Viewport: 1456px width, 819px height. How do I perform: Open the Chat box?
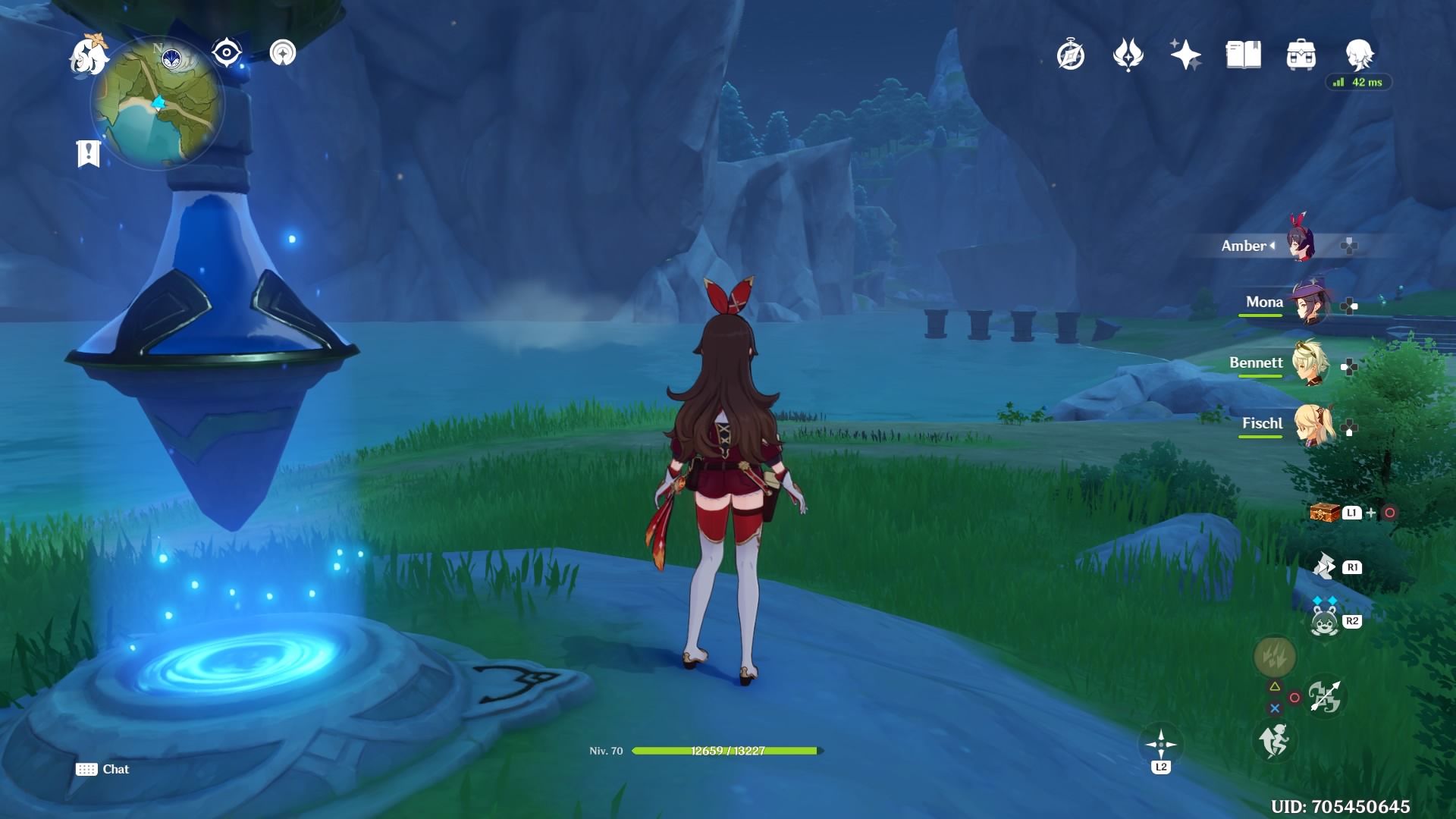coord(103,769)
